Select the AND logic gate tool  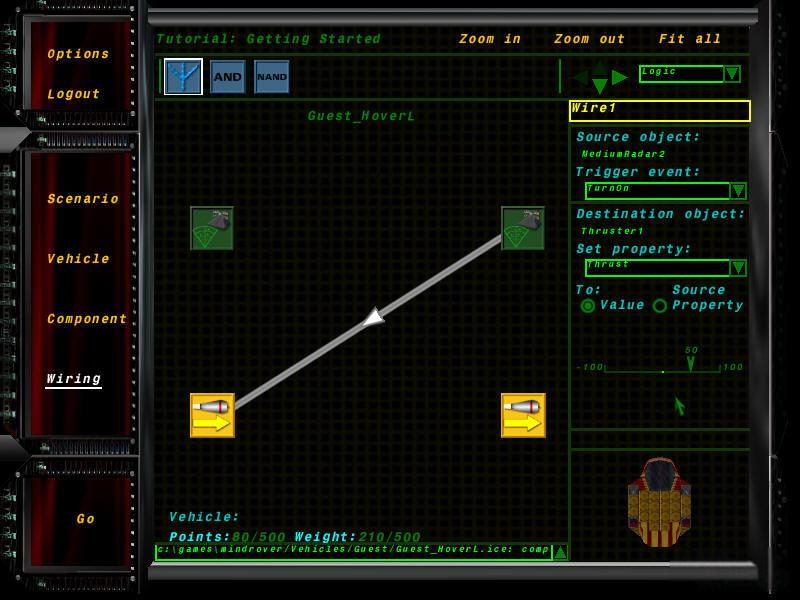[x=228, y=77]
